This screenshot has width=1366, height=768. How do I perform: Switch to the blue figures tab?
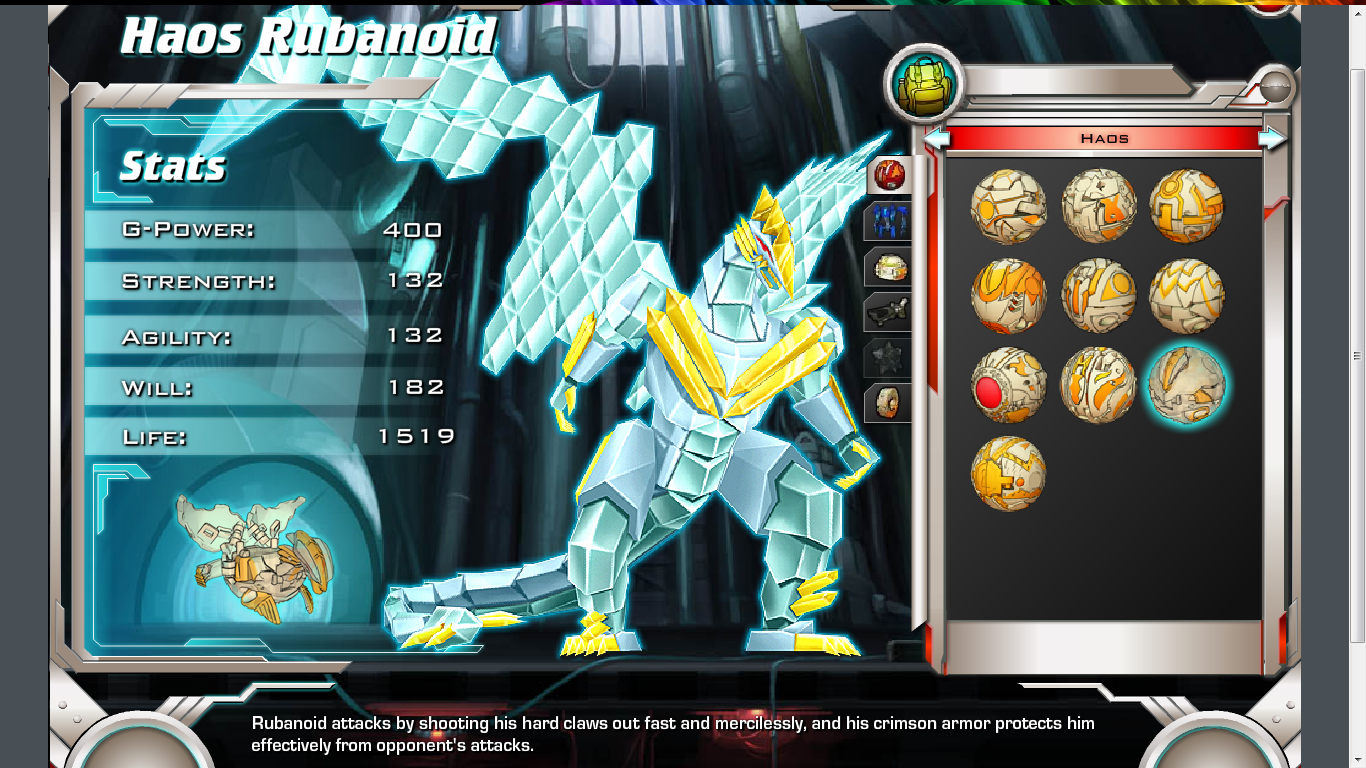(x=889, y=221)
